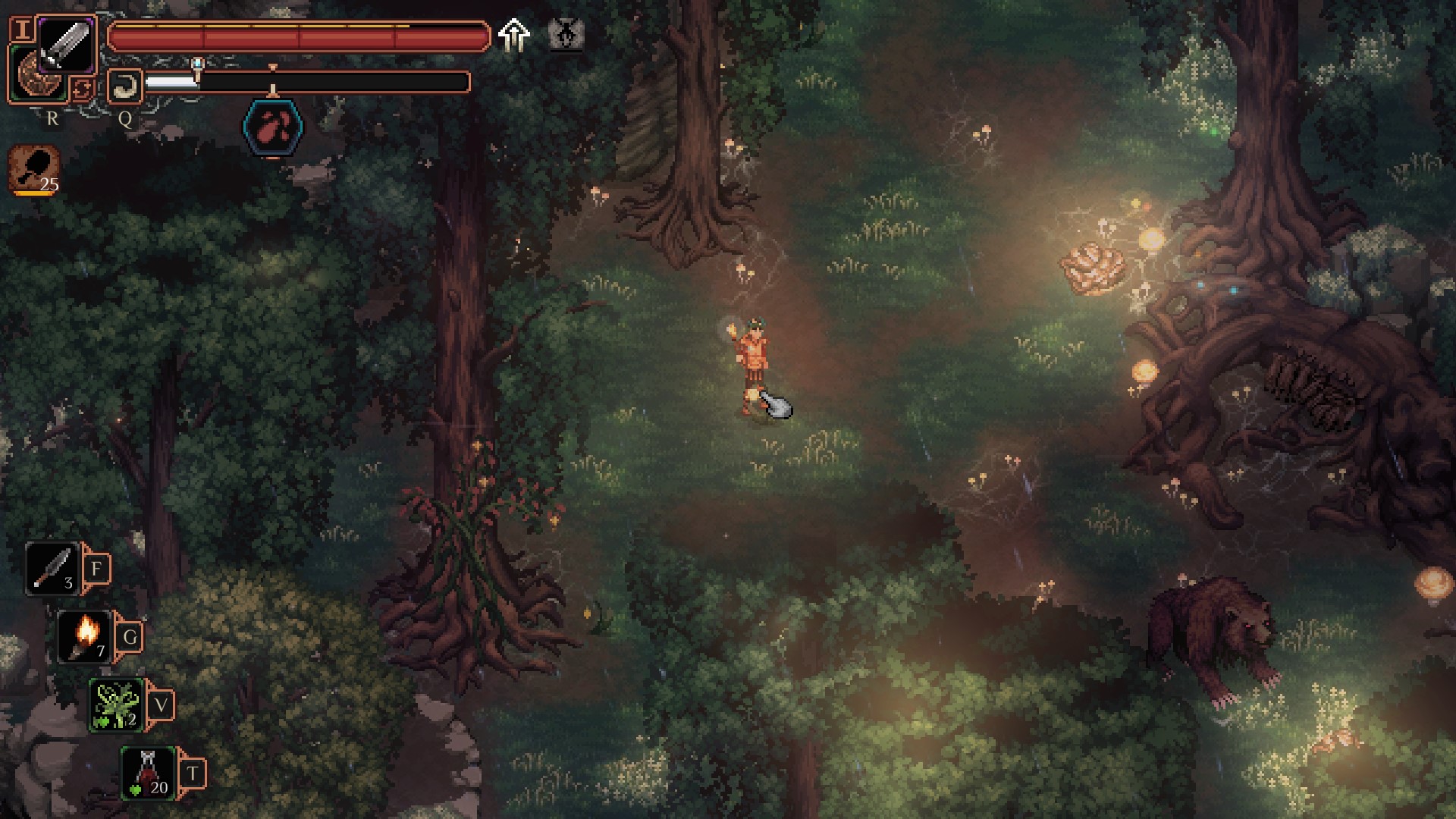Viewport: 1456px width, 819px height.
Task: Activate the curved horn ability icon
Action: (x=124, y=86)
